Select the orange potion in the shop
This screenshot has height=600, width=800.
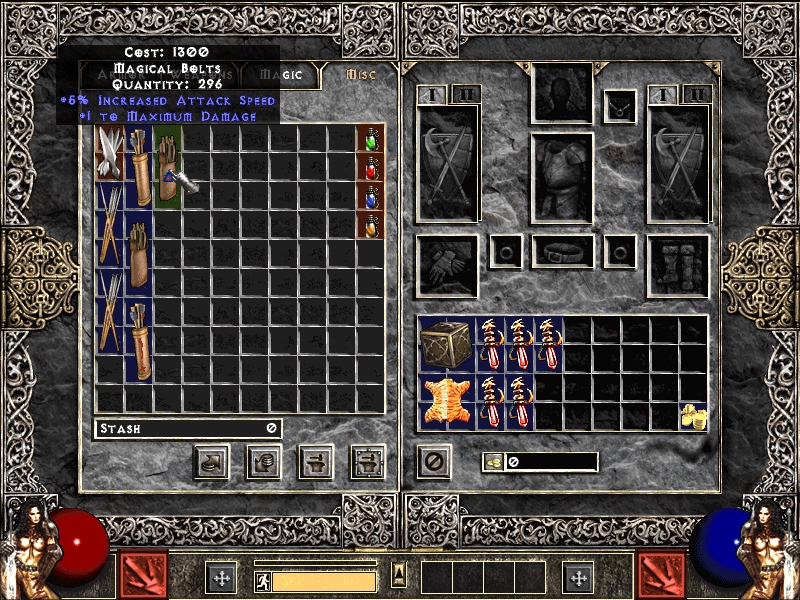click(370, 226)
